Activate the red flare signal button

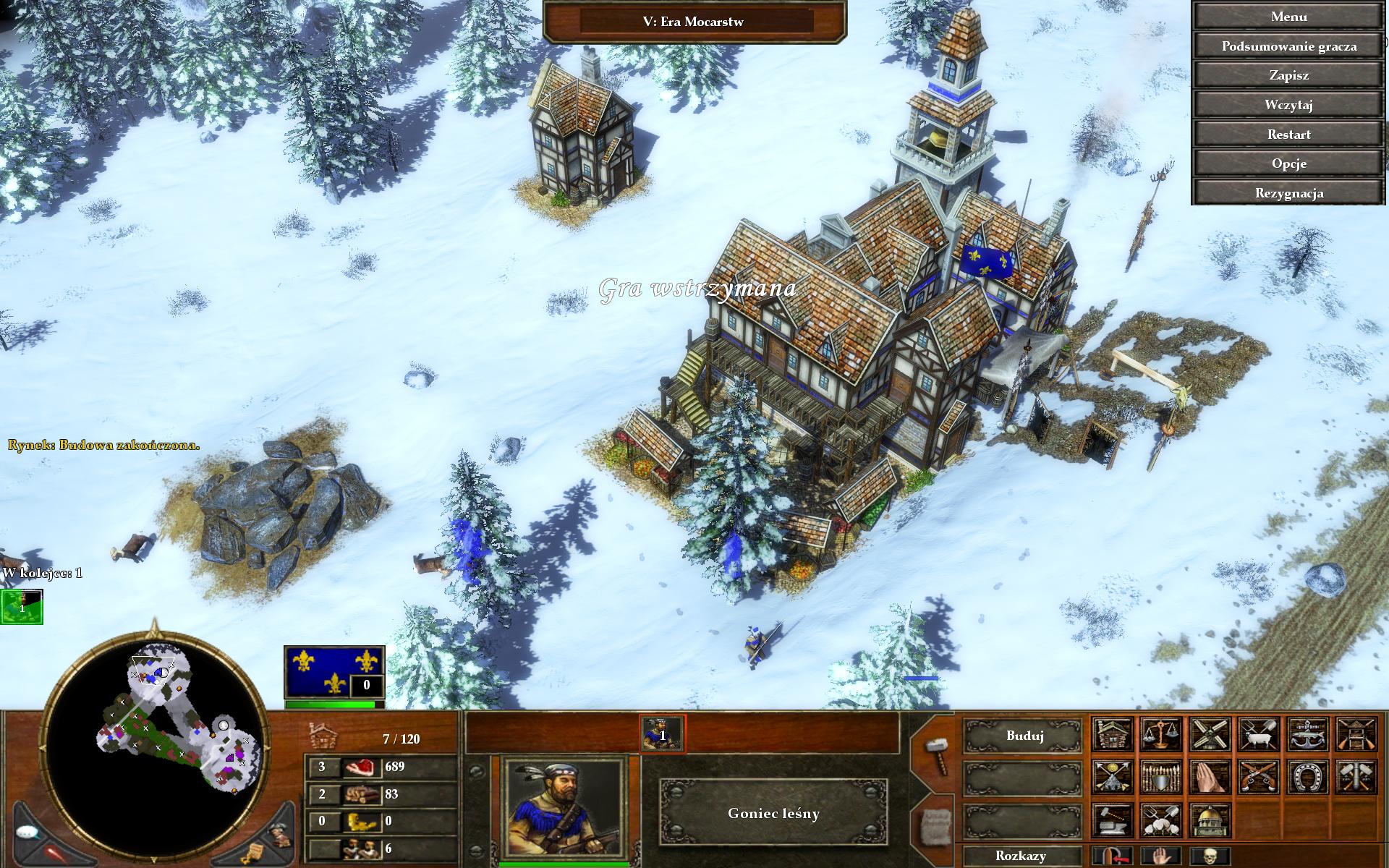pyautogui.click(x=55, y=853)
